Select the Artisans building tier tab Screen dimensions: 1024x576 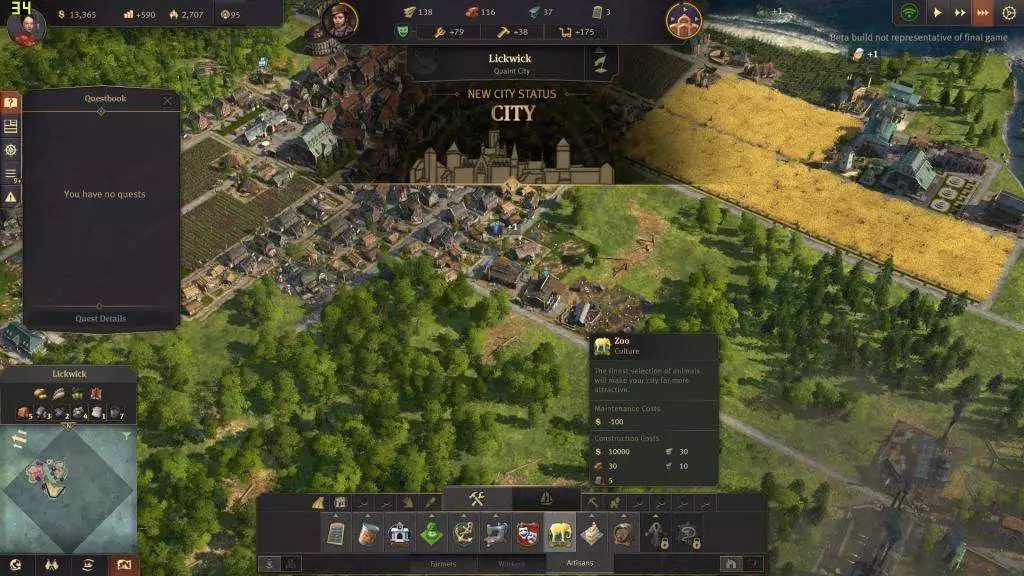click(x=580, y=564)
